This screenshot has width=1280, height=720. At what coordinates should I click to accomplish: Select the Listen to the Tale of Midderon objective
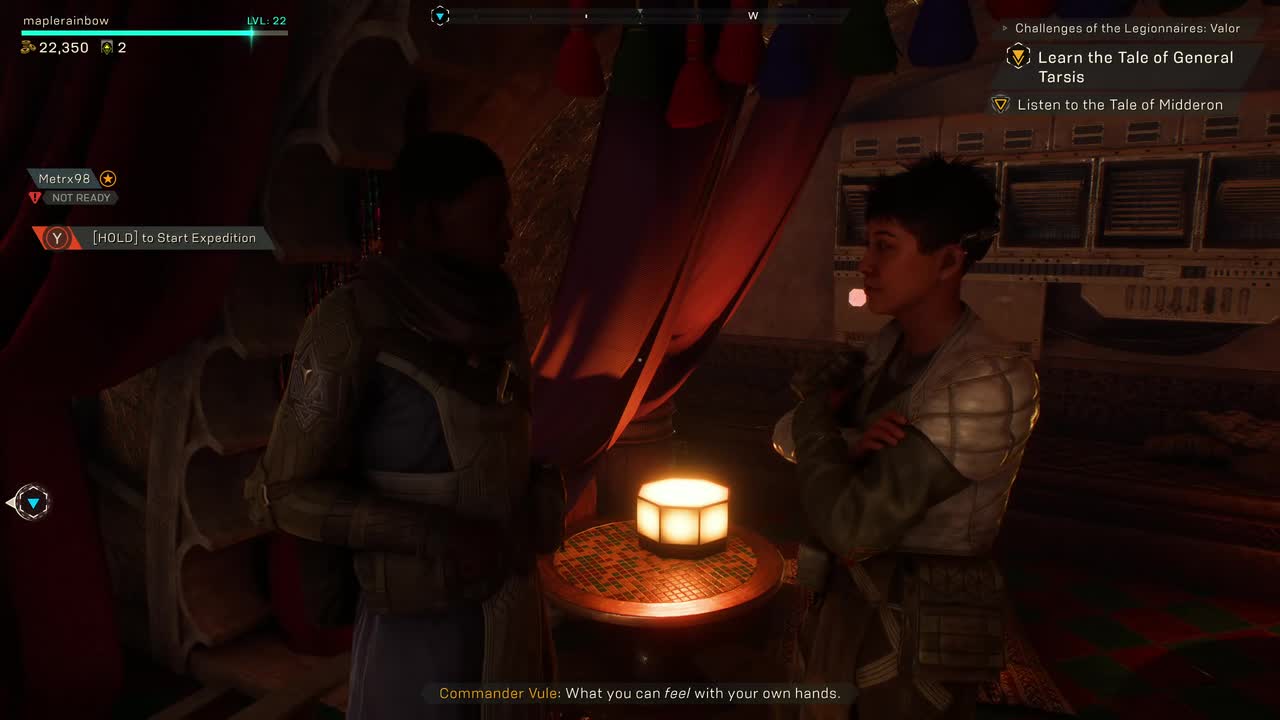click(1119, 105)
